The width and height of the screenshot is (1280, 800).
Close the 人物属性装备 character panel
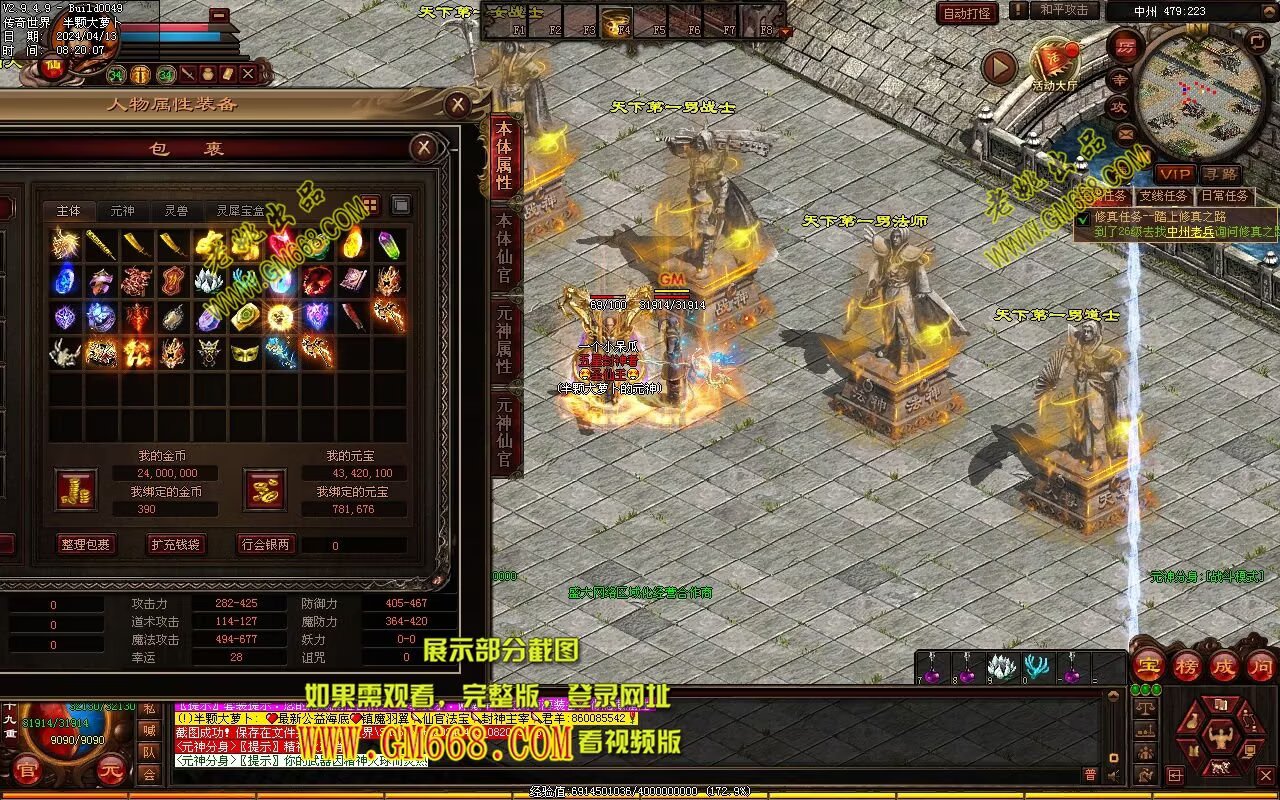457,104
